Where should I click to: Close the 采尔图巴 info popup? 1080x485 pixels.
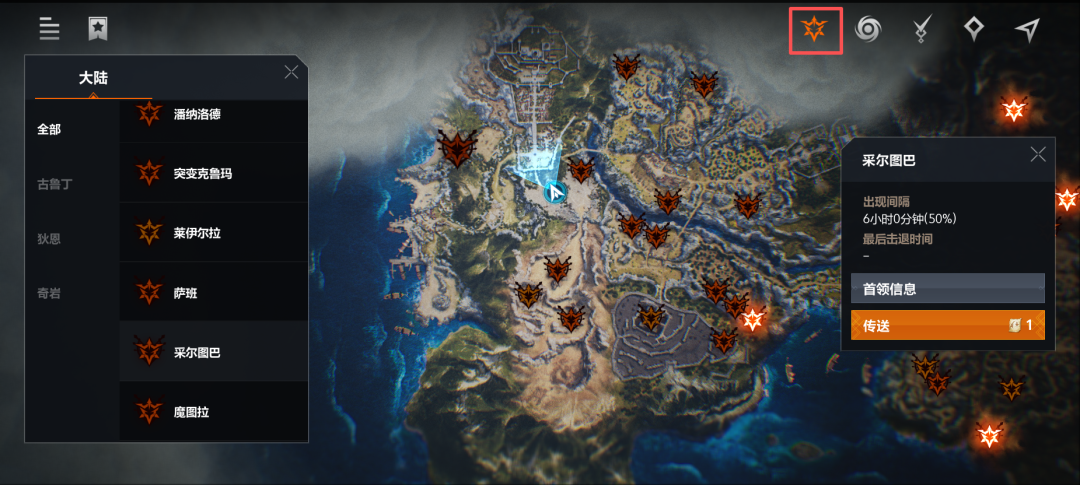coord(1038,154)
